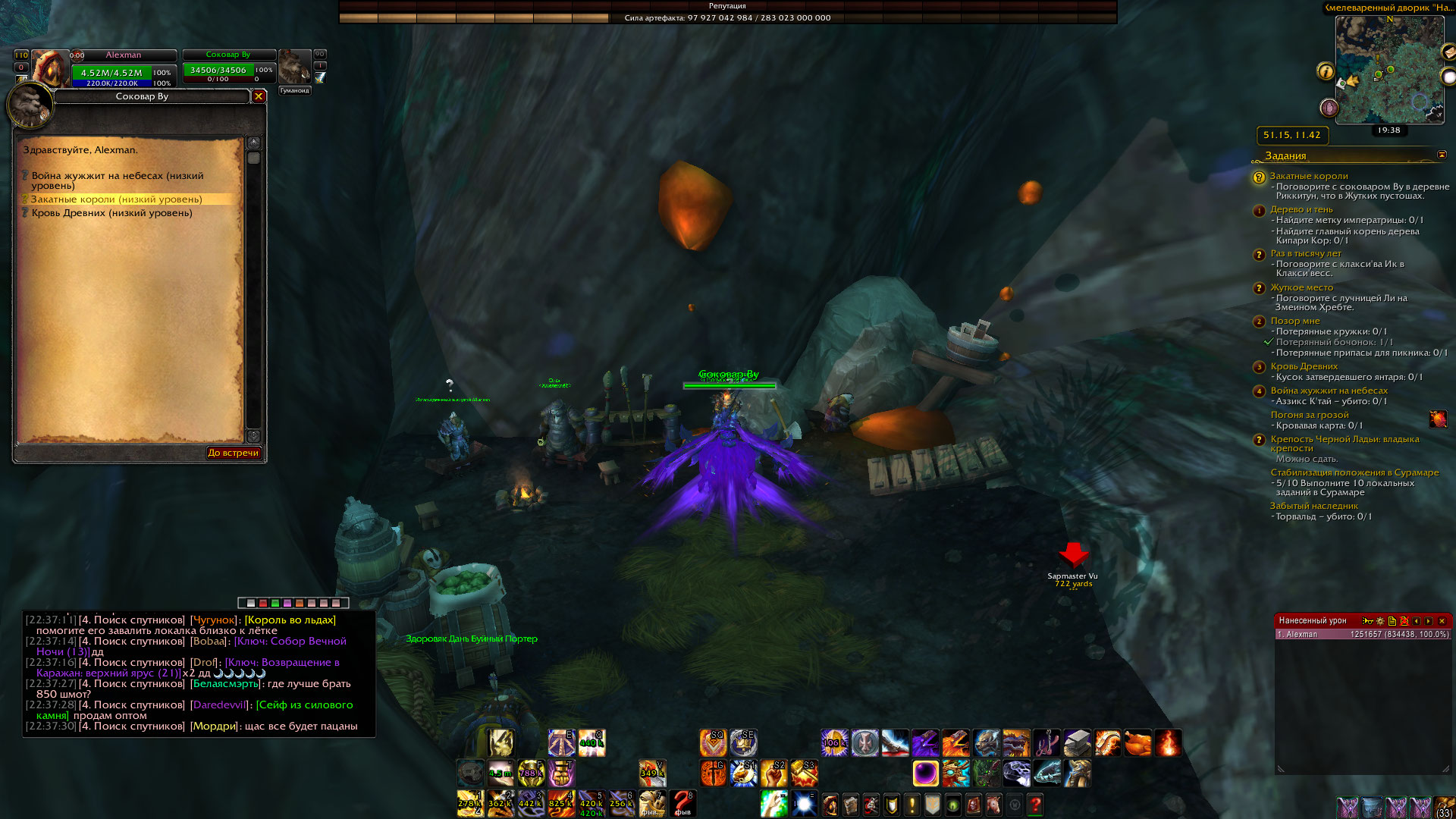Click the "До встречи" goodbye button
1456x819 pixels.
(234, 453)
